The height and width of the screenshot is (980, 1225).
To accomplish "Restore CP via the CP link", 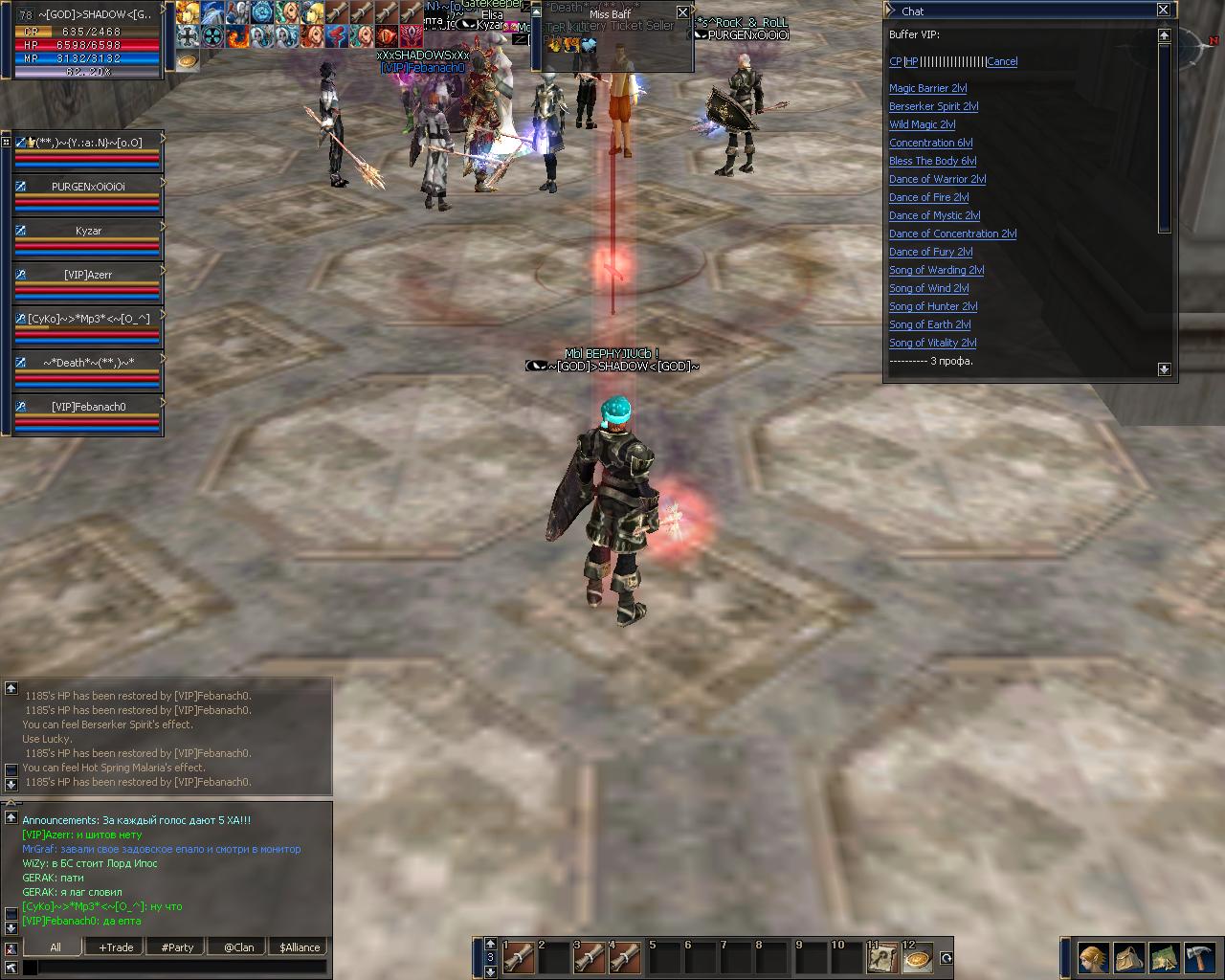I will [x=895, y=61].
